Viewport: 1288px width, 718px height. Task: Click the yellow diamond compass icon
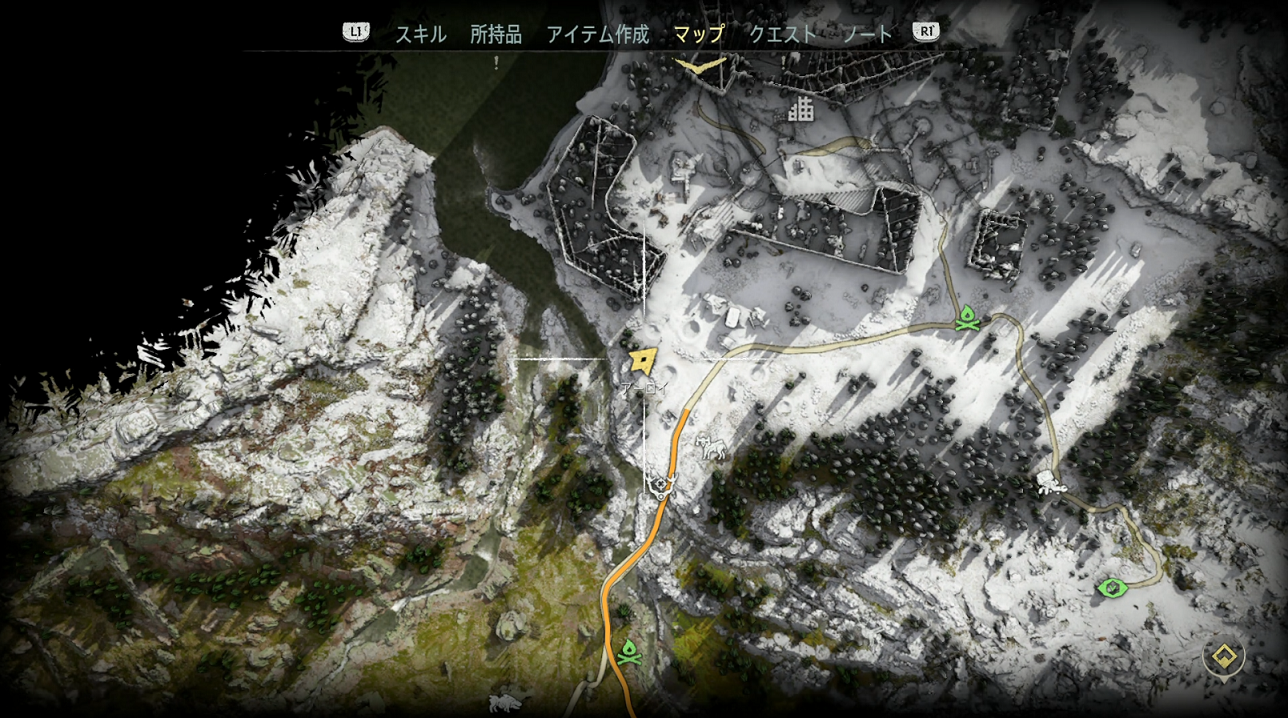coord(1223,657)
